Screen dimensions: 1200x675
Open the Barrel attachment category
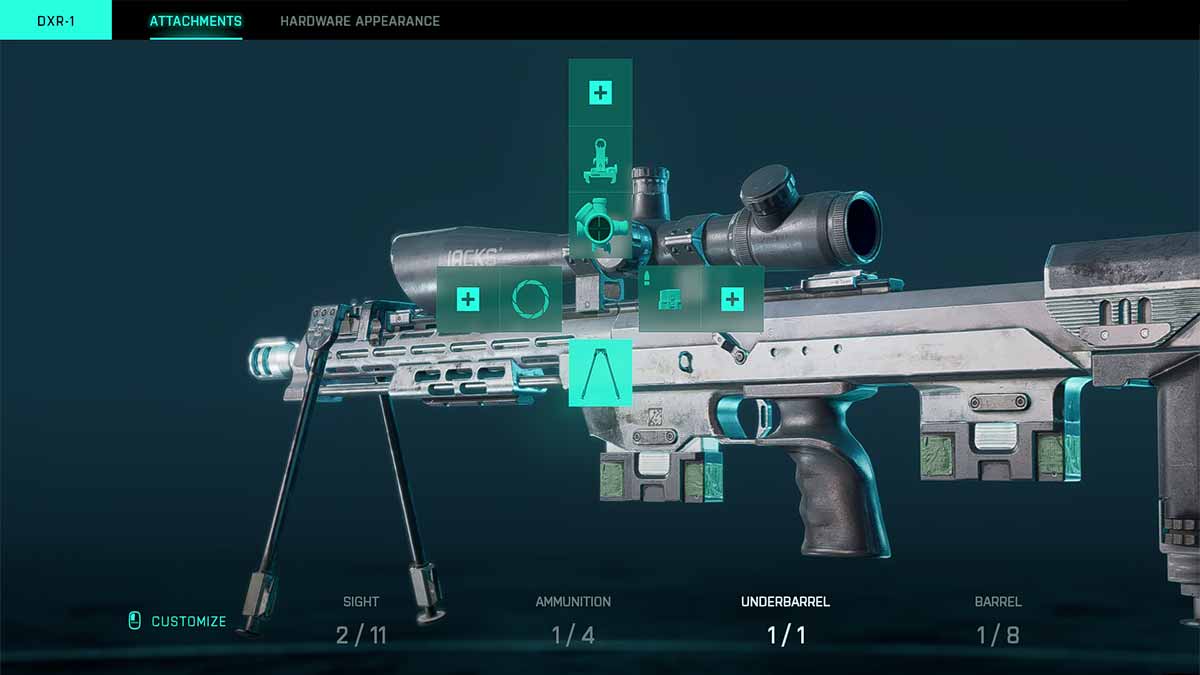[x=997, y=620]
